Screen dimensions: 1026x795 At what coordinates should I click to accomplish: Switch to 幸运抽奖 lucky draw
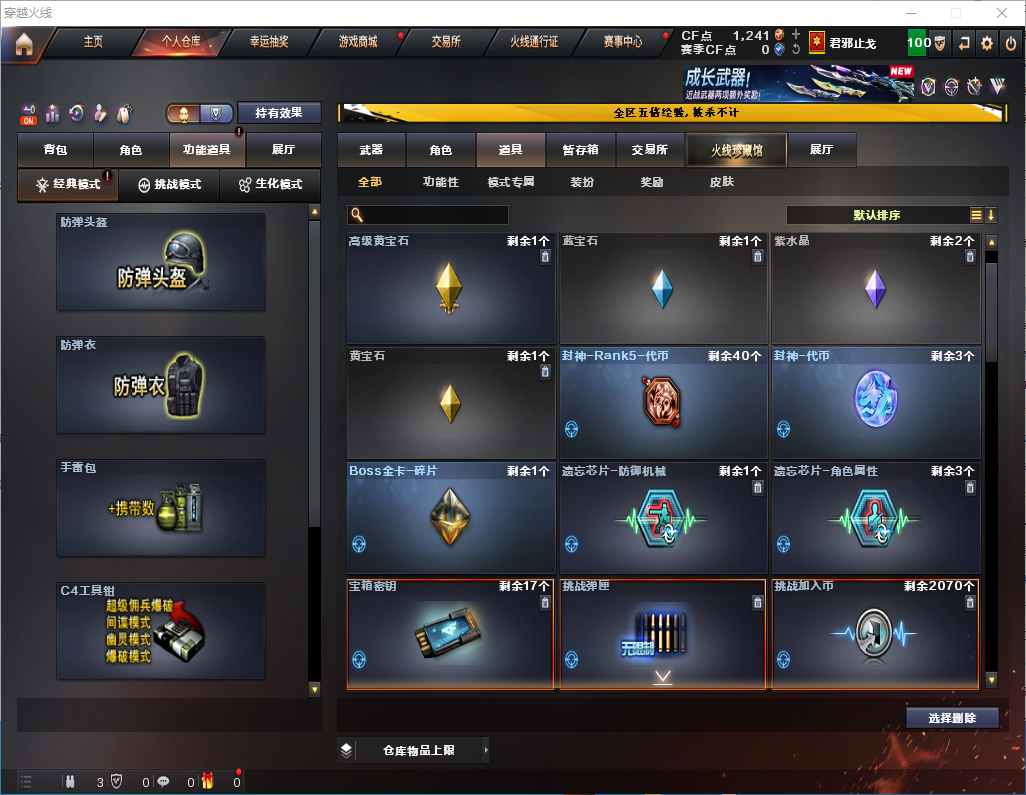(269, 42)
